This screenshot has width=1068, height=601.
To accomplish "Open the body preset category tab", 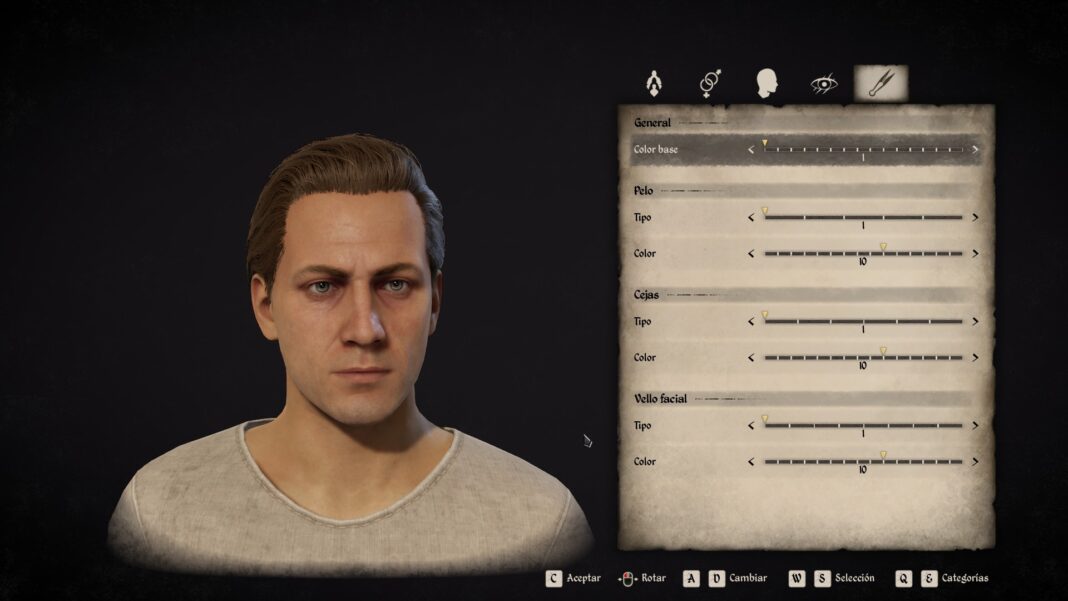I will tap(654, 82).
